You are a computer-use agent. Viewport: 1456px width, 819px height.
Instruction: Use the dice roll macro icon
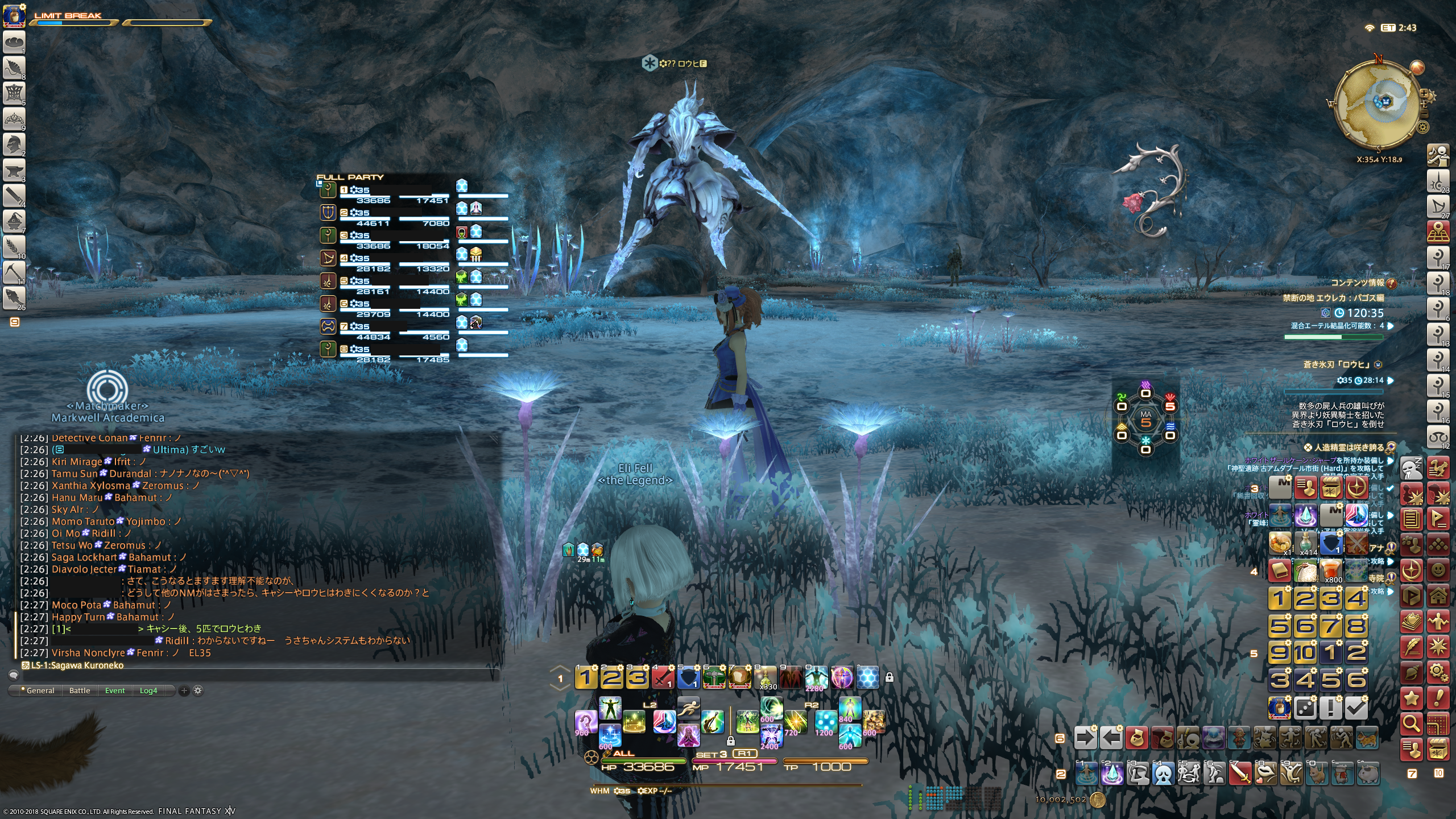click(1305, 708)
